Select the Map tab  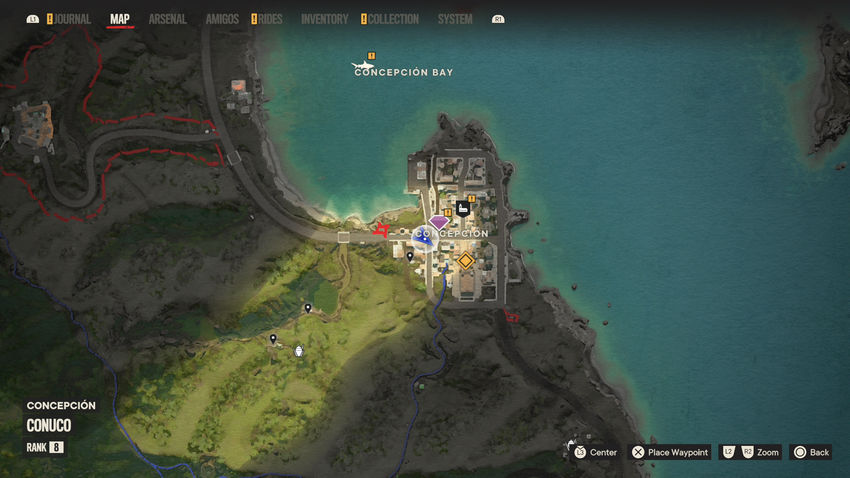(120, 19)
